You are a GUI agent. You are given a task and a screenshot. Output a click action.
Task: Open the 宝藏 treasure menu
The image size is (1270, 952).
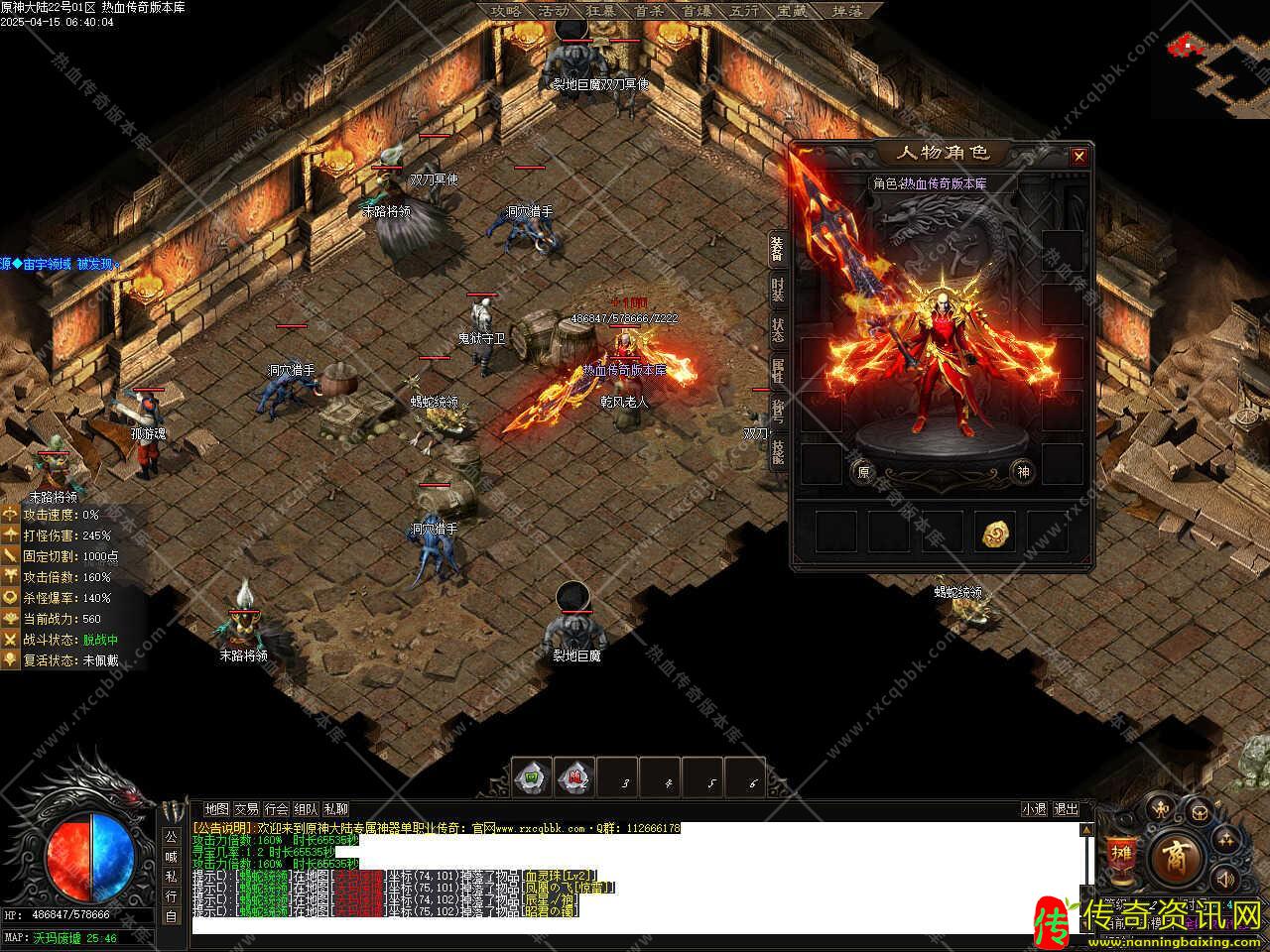coord(793,11)
